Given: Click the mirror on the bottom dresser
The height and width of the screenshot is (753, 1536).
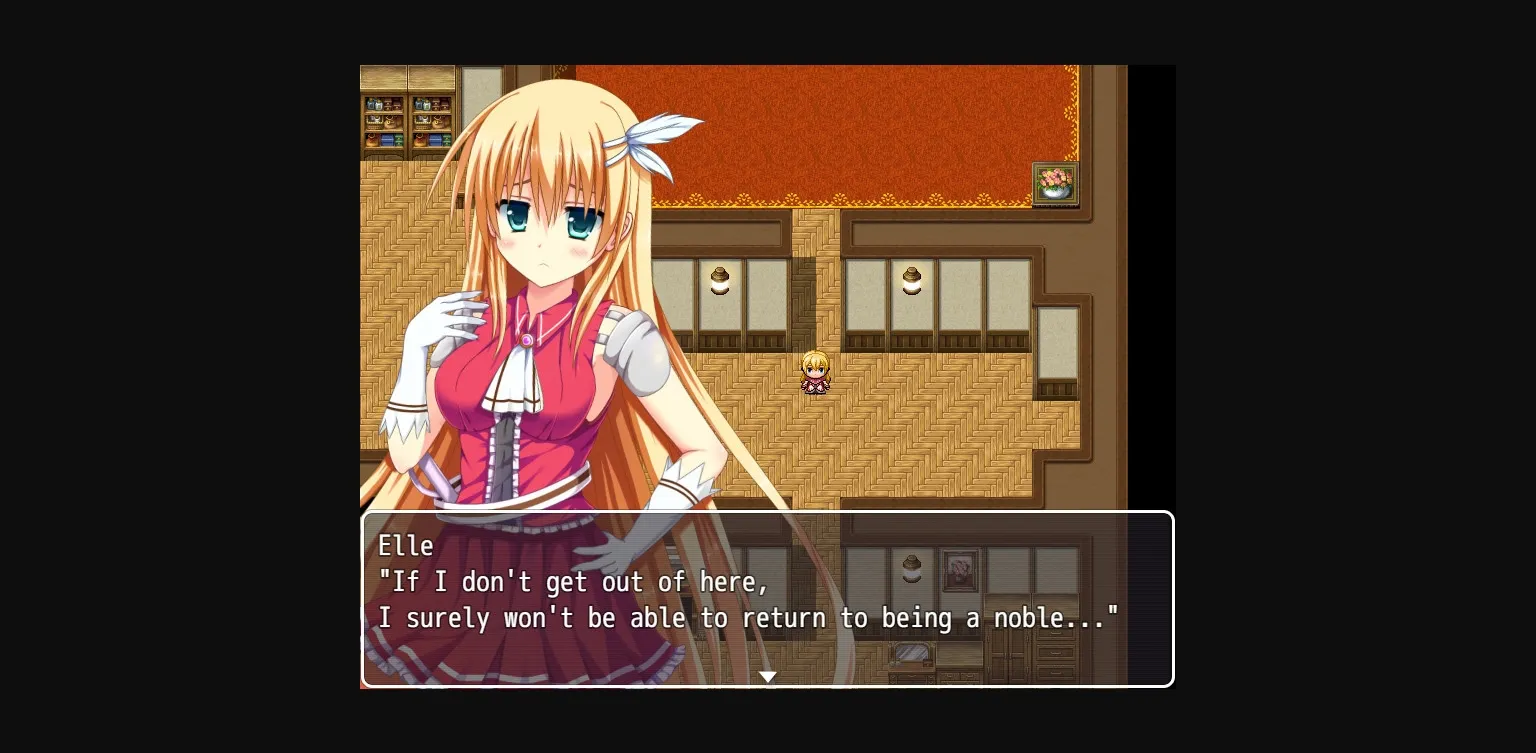Looking at the screenshot, I should [x=910, y=653].
